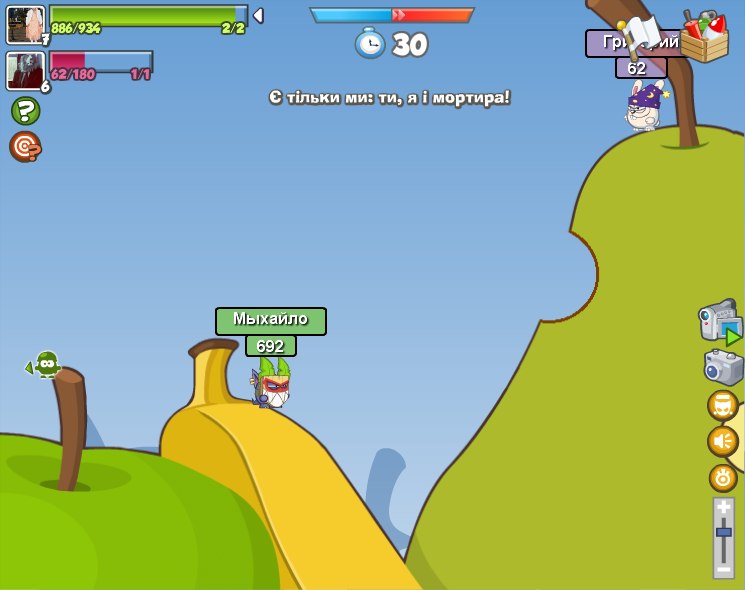Click the orange masked-face round button
Viewport: 745px width, 590px height.
(x=722, y=405)
